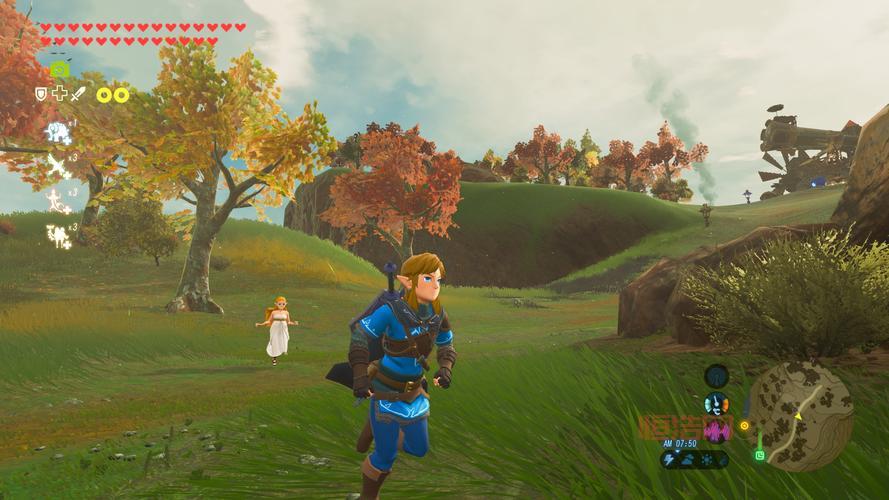The image size is (889, 500).
Task: Click the plus-shaped cross status icon
Action: click(x=59, y=94)
